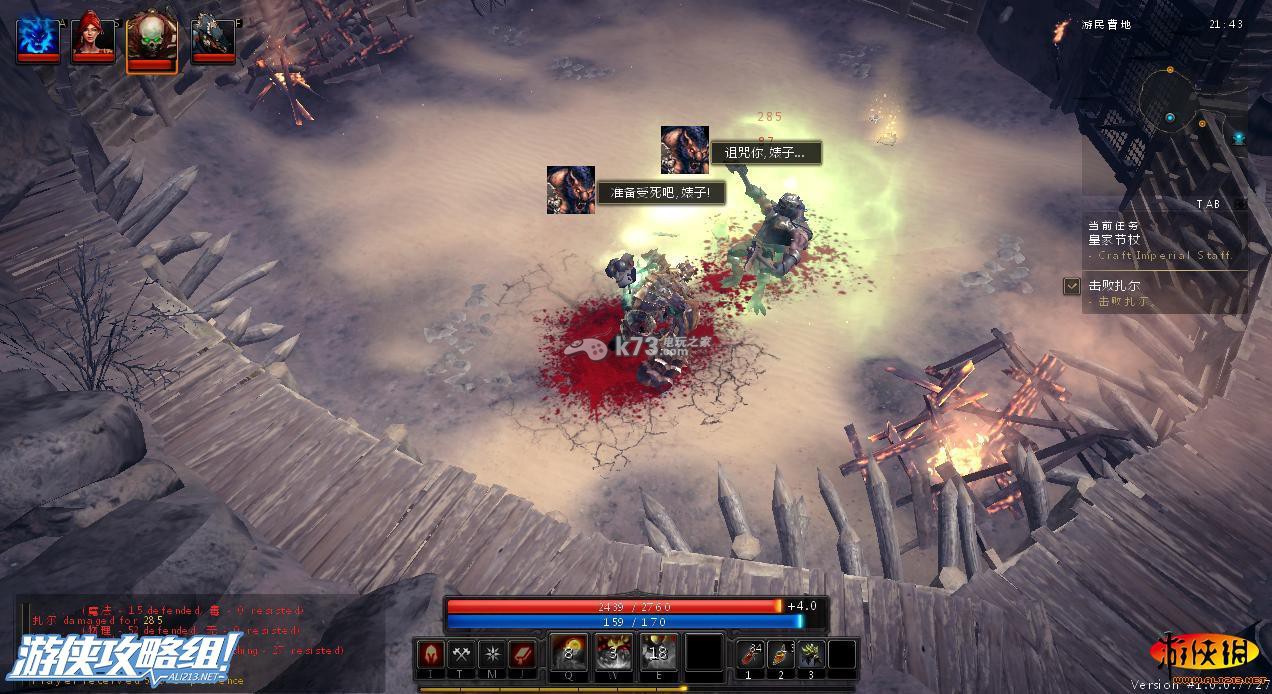Use the green herb item in slot 3
Screen dimensions: 1272x694
[811, 654]
